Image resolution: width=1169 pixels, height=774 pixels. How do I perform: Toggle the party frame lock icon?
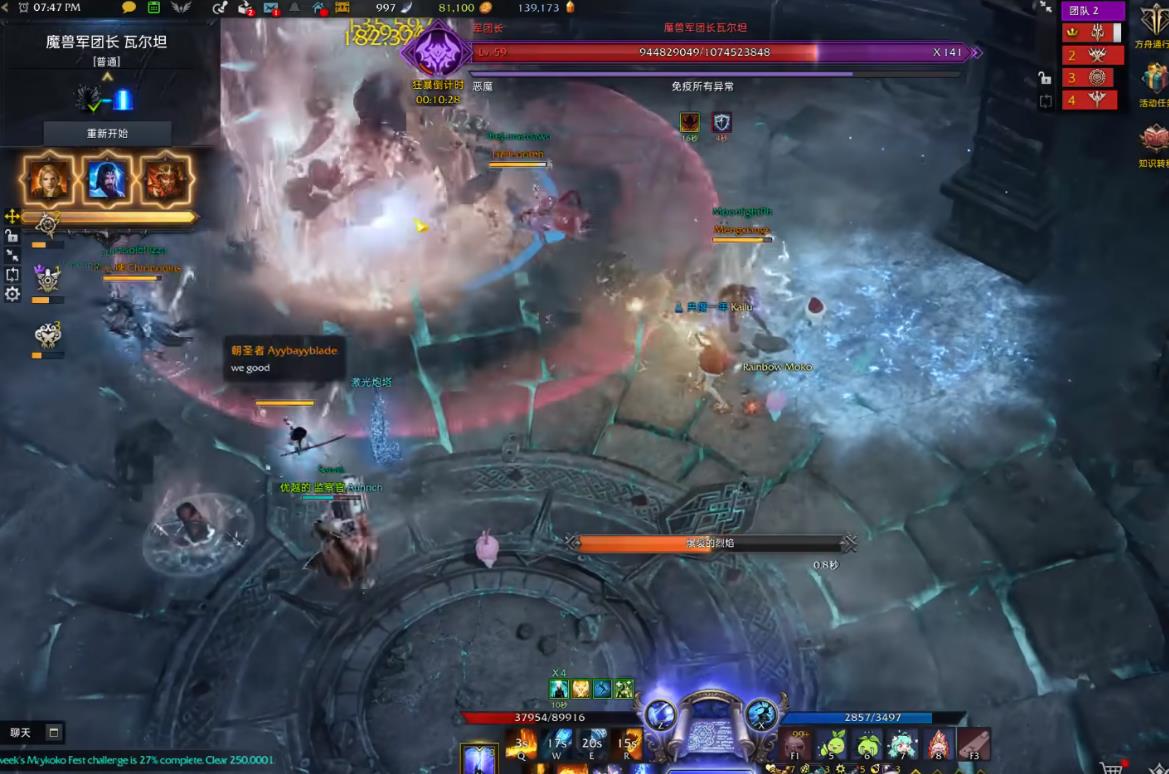[12, 236]
